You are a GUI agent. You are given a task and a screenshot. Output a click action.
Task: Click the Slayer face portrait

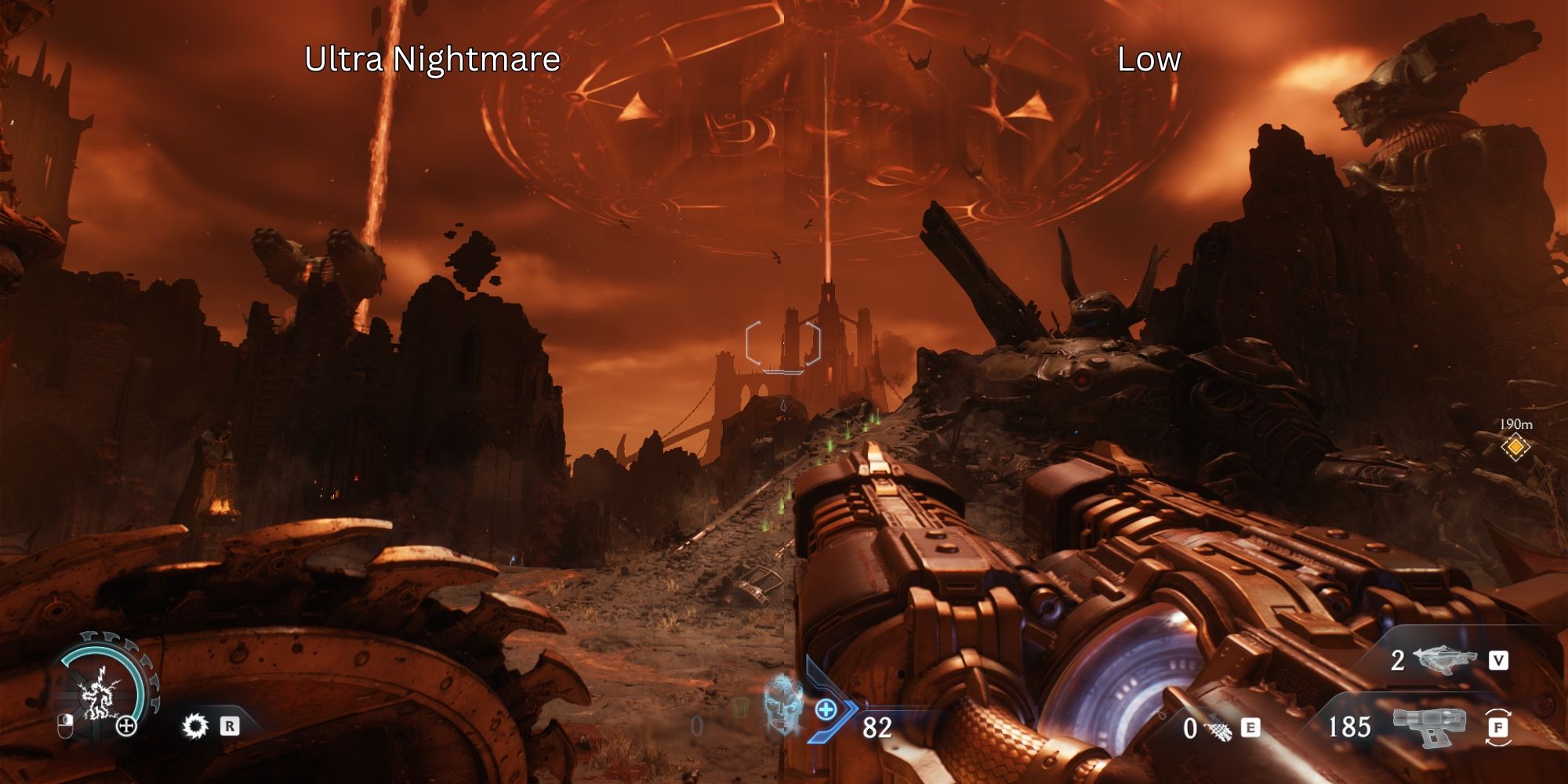pos(782,703)
